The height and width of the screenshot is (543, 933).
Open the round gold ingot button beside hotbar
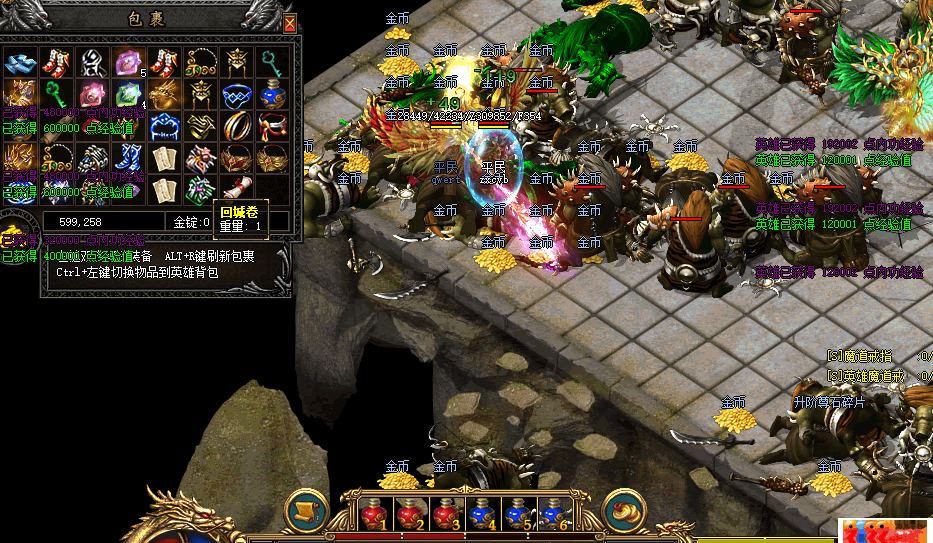622,510
